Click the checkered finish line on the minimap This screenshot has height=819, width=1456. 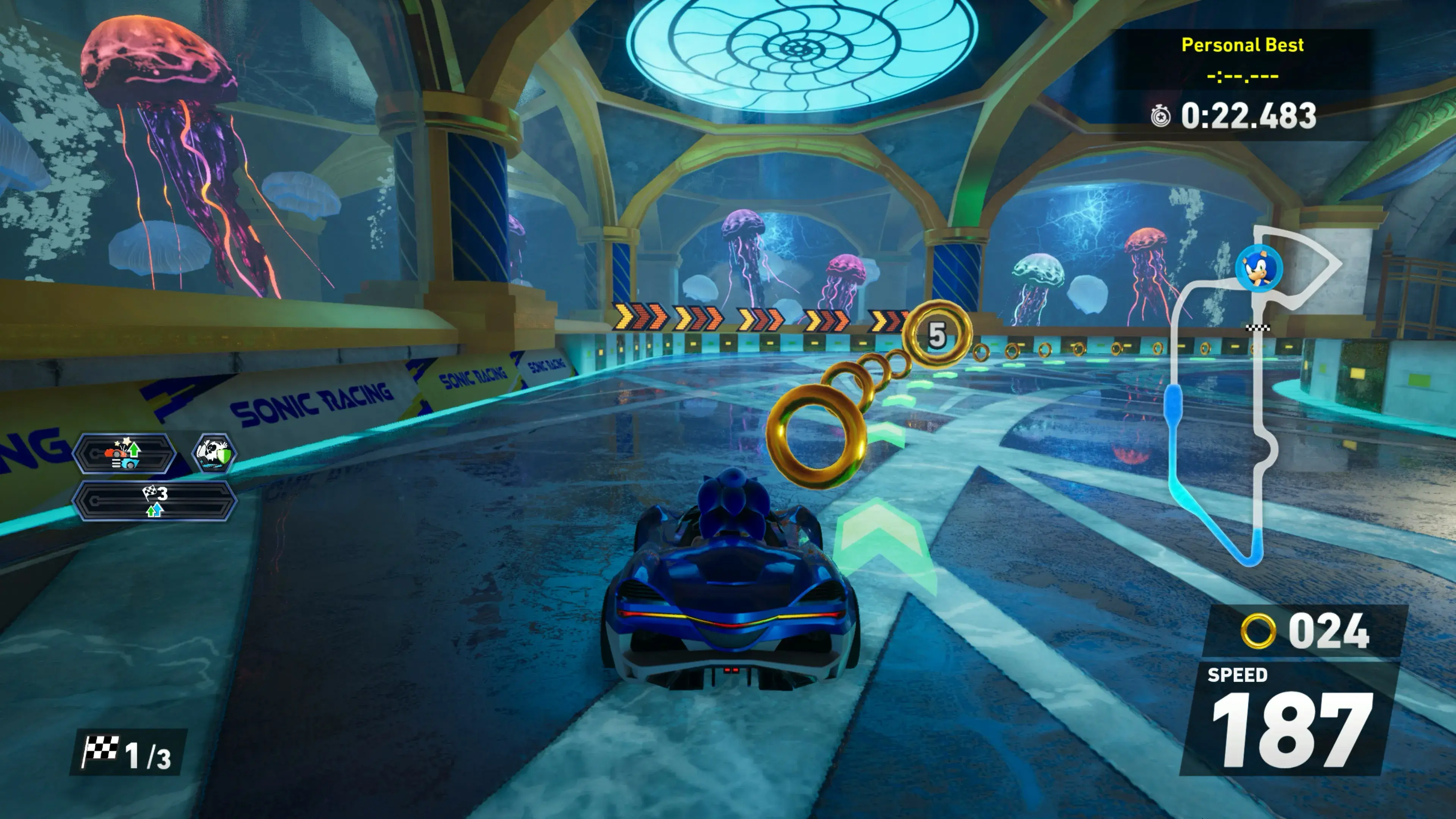coord(1258,328)
